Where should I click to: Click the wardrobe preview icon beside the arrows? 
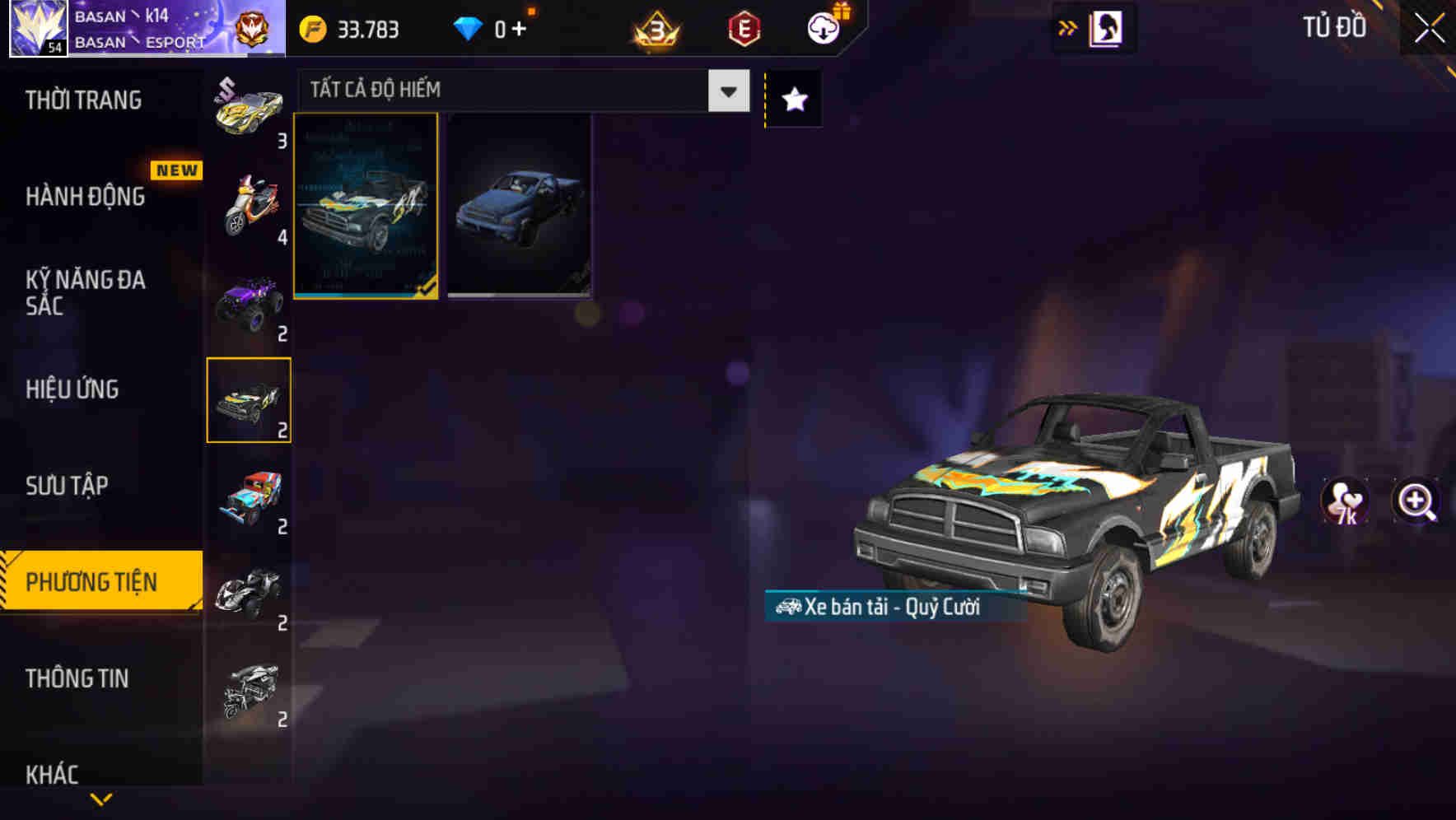pos(1105,27)
